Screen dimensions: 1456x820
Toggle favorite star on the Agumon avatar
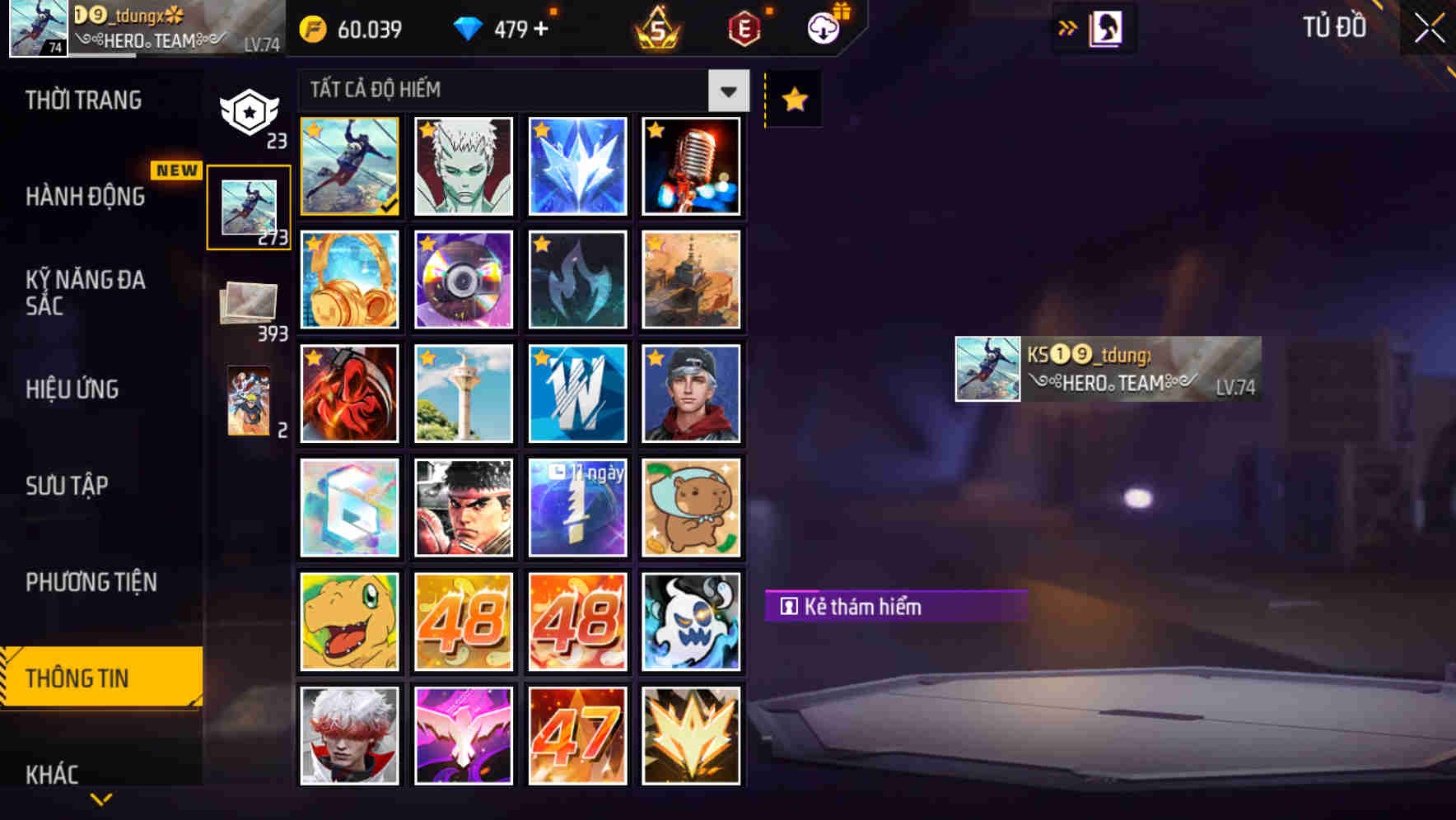pyautogui.click(x=315, y=585)
